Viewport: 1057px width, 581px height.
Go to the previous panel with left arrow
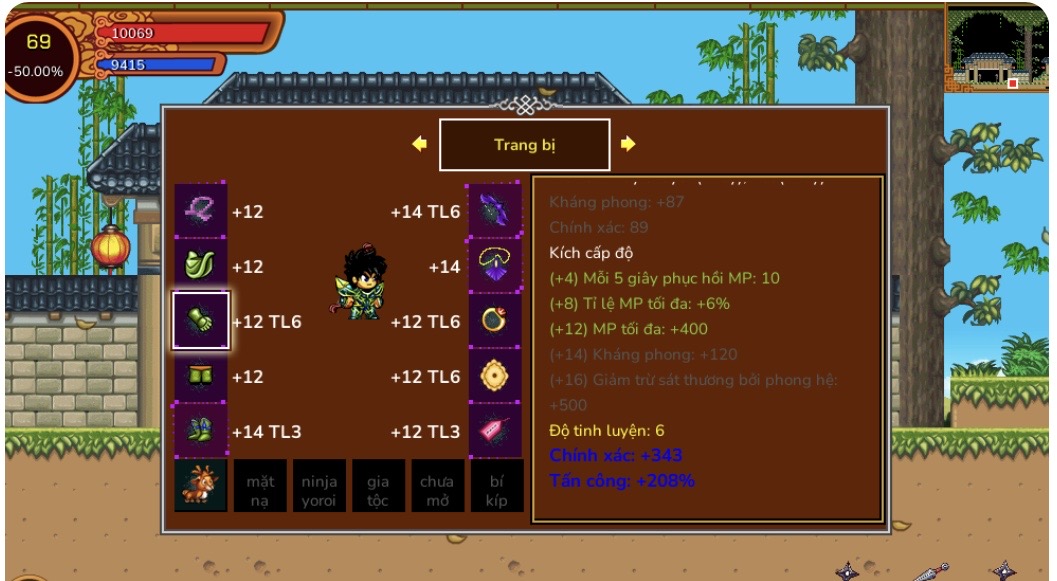(x=420, y=144)
